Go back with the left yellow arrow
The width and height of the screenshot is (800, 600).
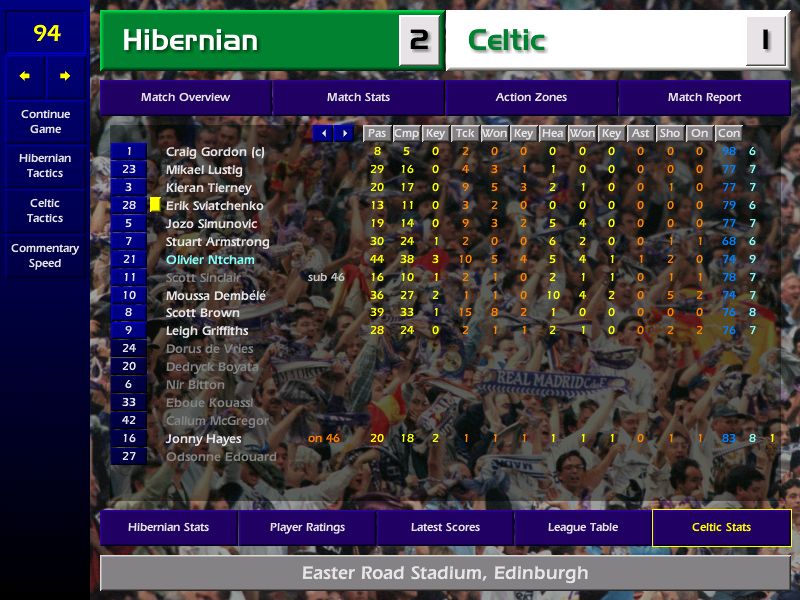25,76
